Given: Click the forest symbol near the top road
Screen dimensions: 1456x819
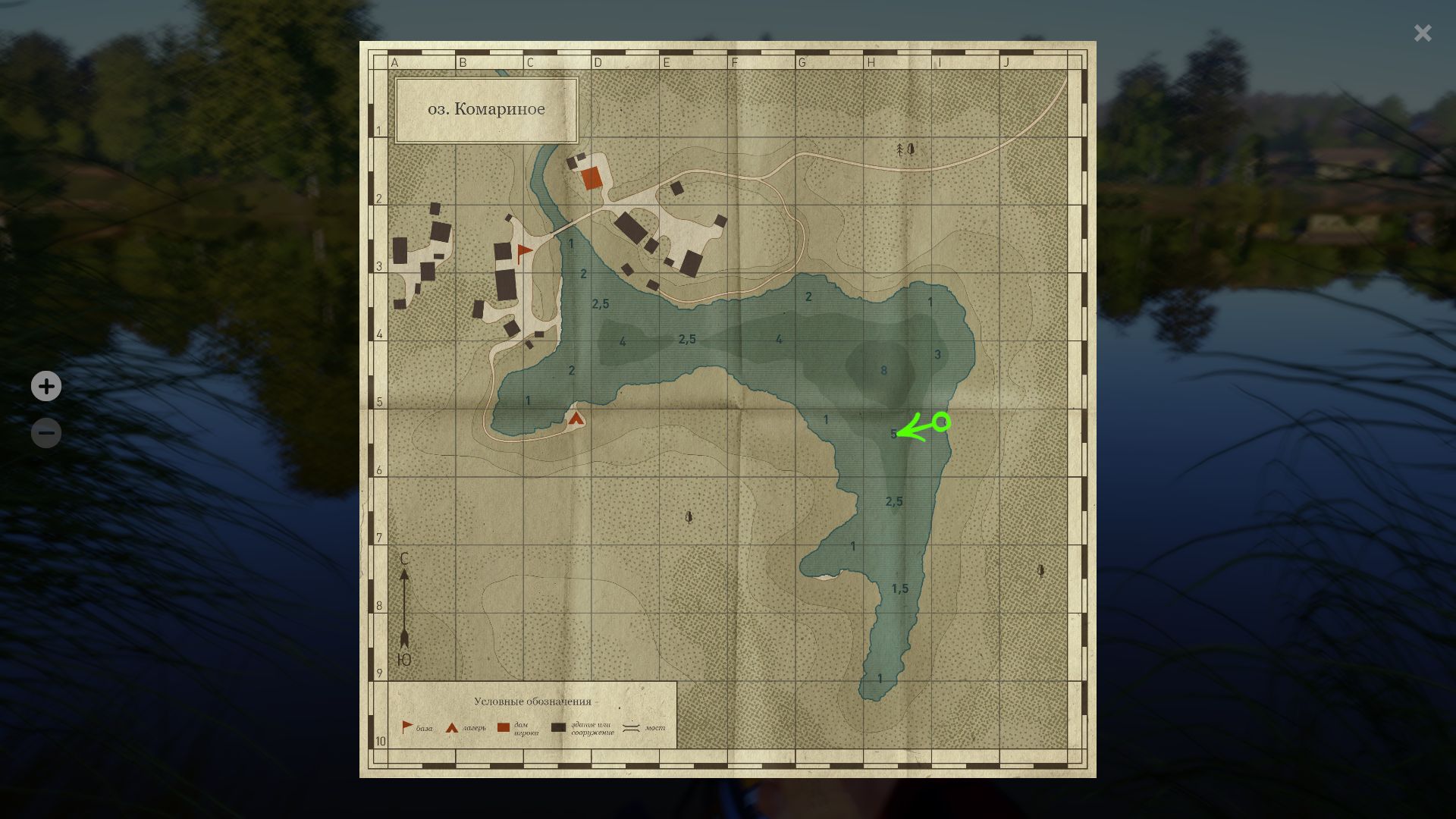Looking at the screenshot, I should 904,149.
